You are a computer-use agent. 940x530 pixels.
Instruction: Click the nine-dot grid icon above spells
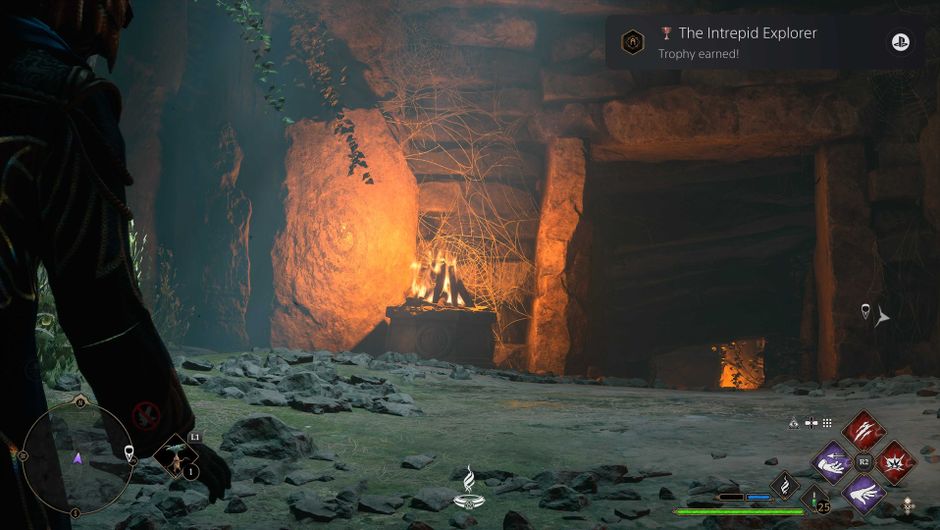827,422
